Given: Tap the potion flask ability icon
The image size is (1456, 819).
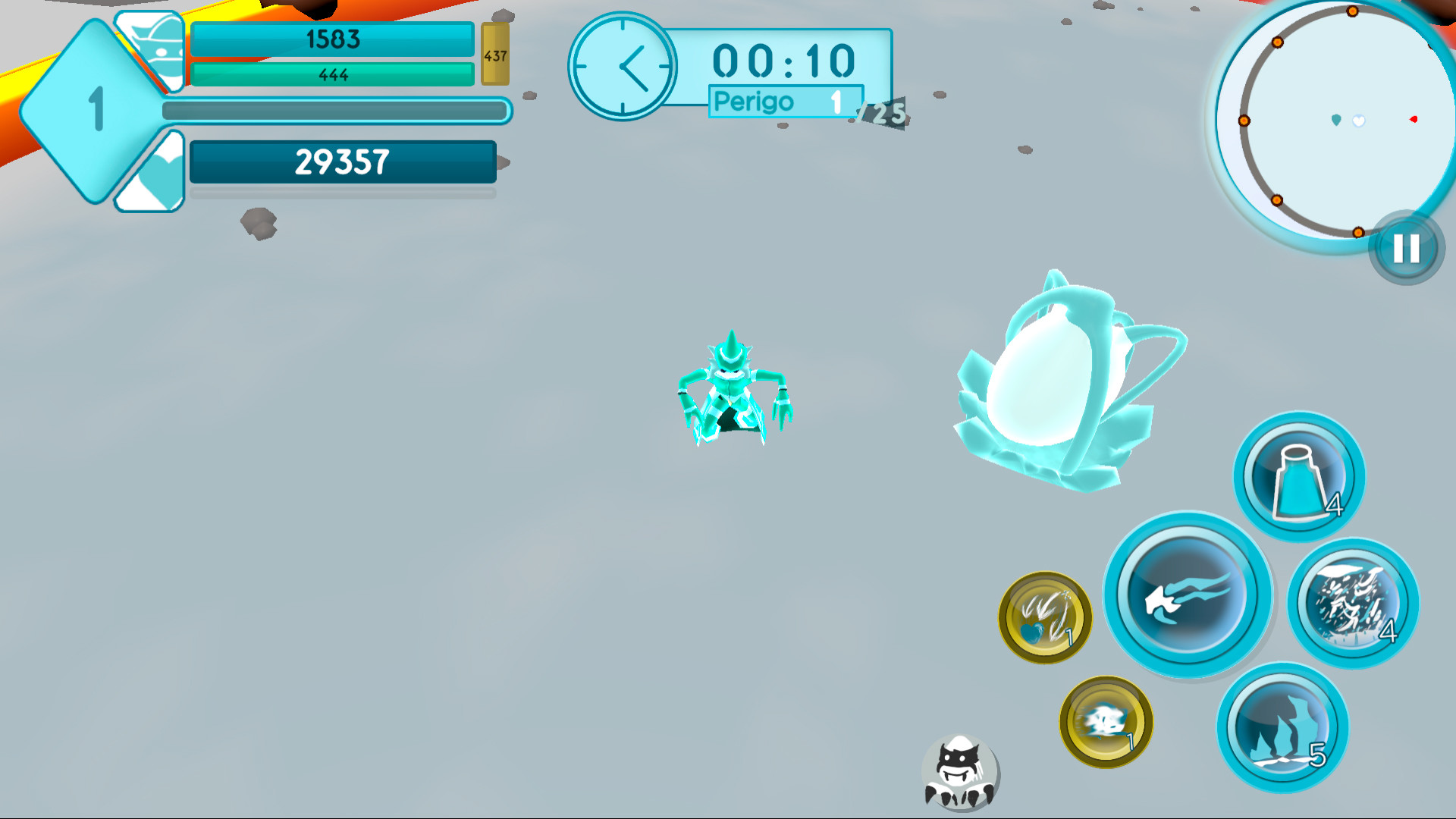Looking at the screenshot, I should pyautogui.click(x=1298, y=475).
